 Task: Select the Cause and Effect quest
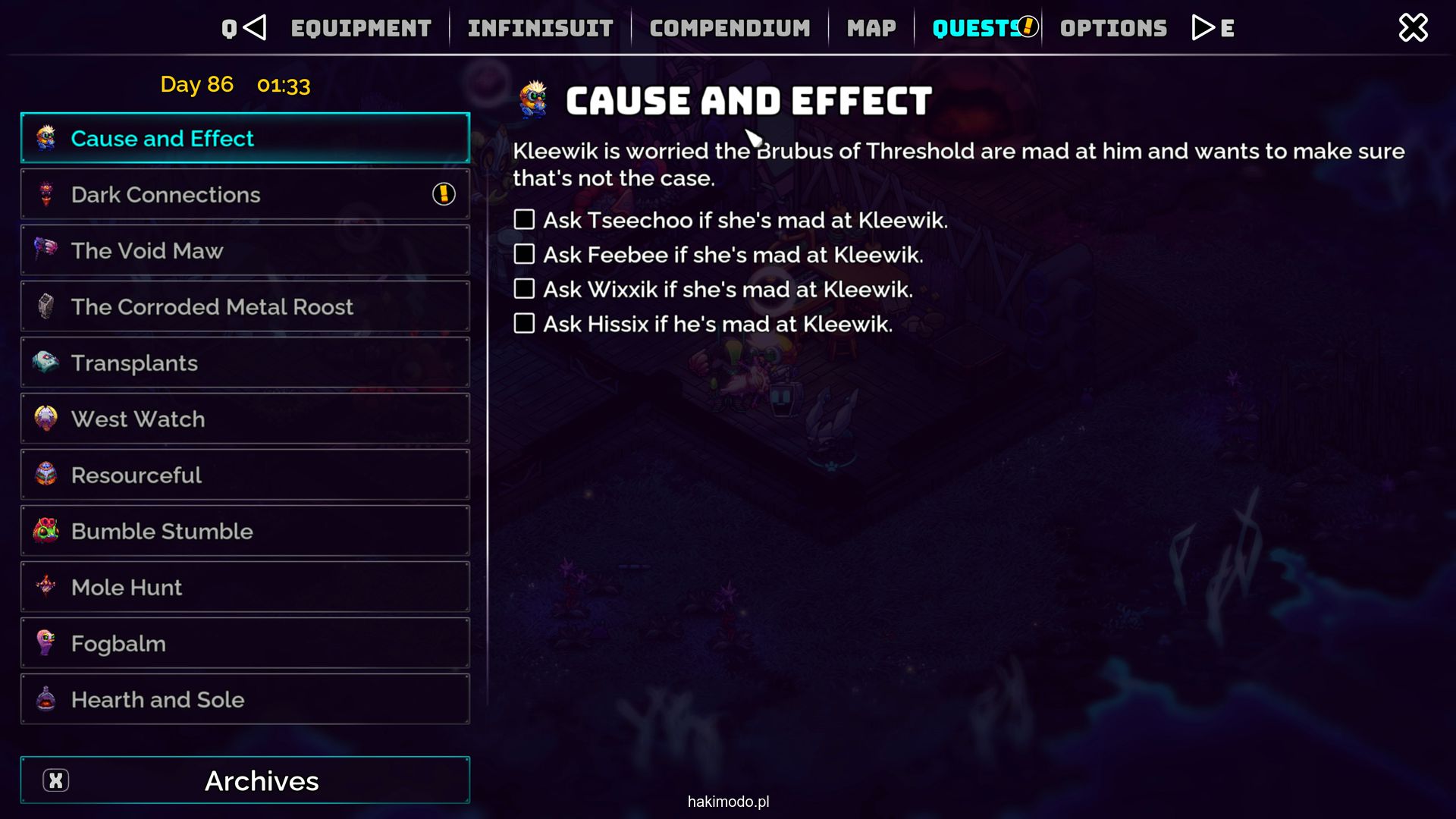pos(245,138)
